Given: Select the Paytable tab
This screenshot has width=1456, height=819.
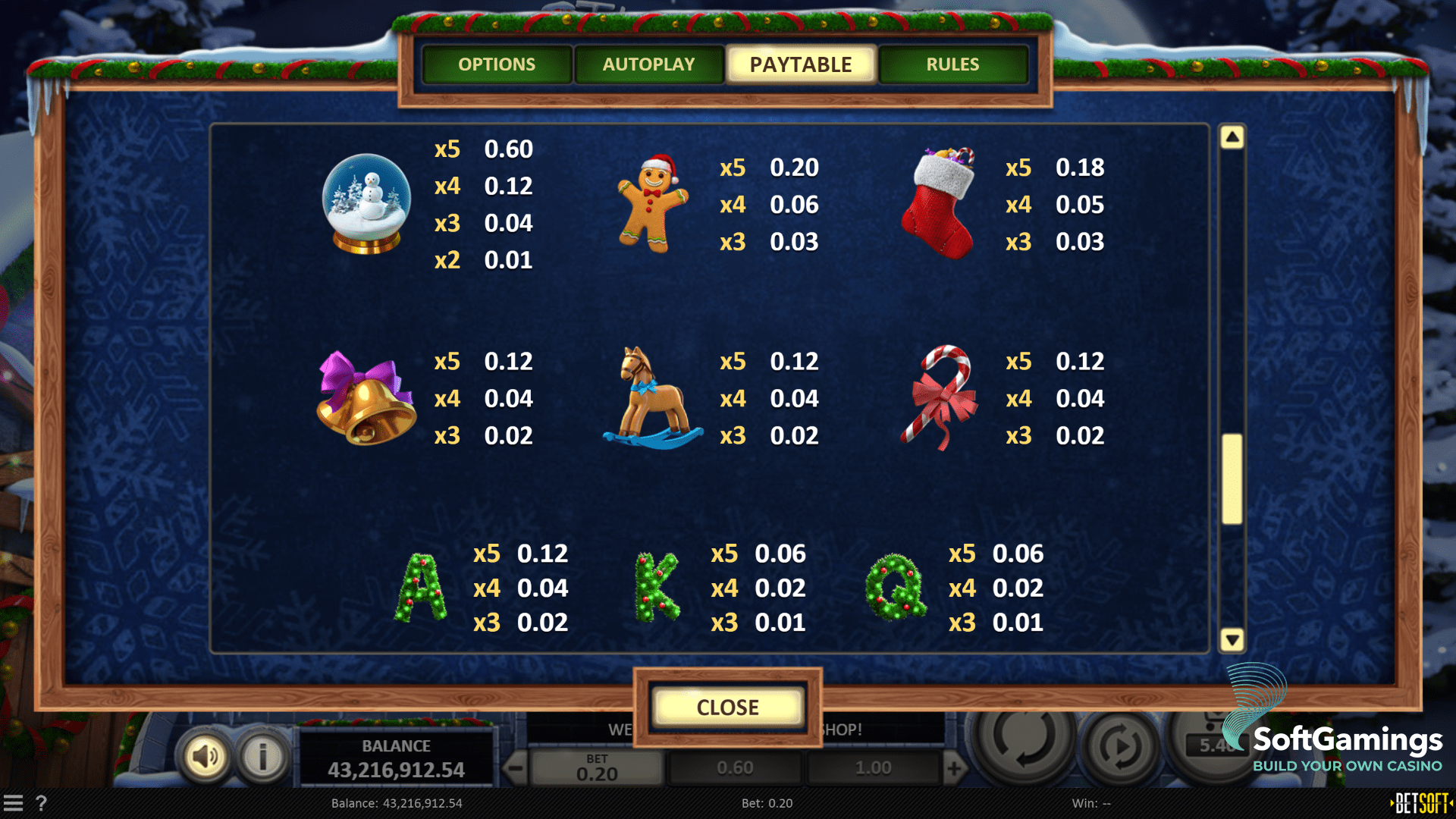Looking at the screenshot, I should [x=801, y=64].
